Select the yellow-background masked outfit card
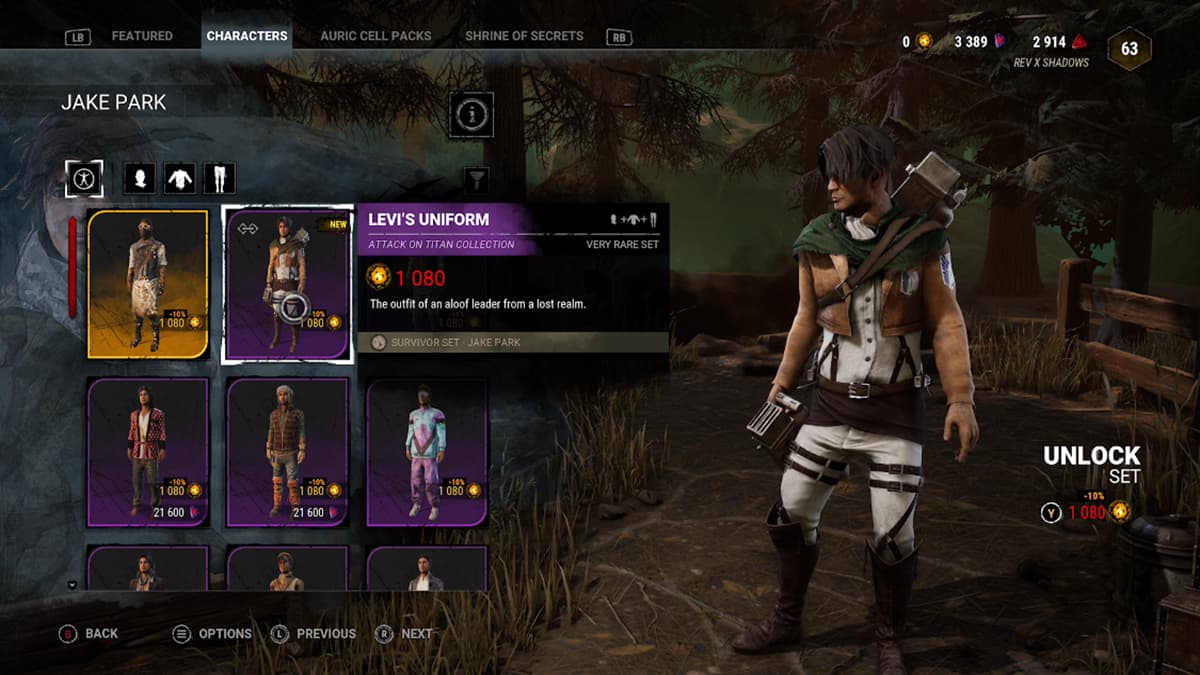Image resolution: width=1200 pixels, height=675 pixels. (x=147, y=284)
